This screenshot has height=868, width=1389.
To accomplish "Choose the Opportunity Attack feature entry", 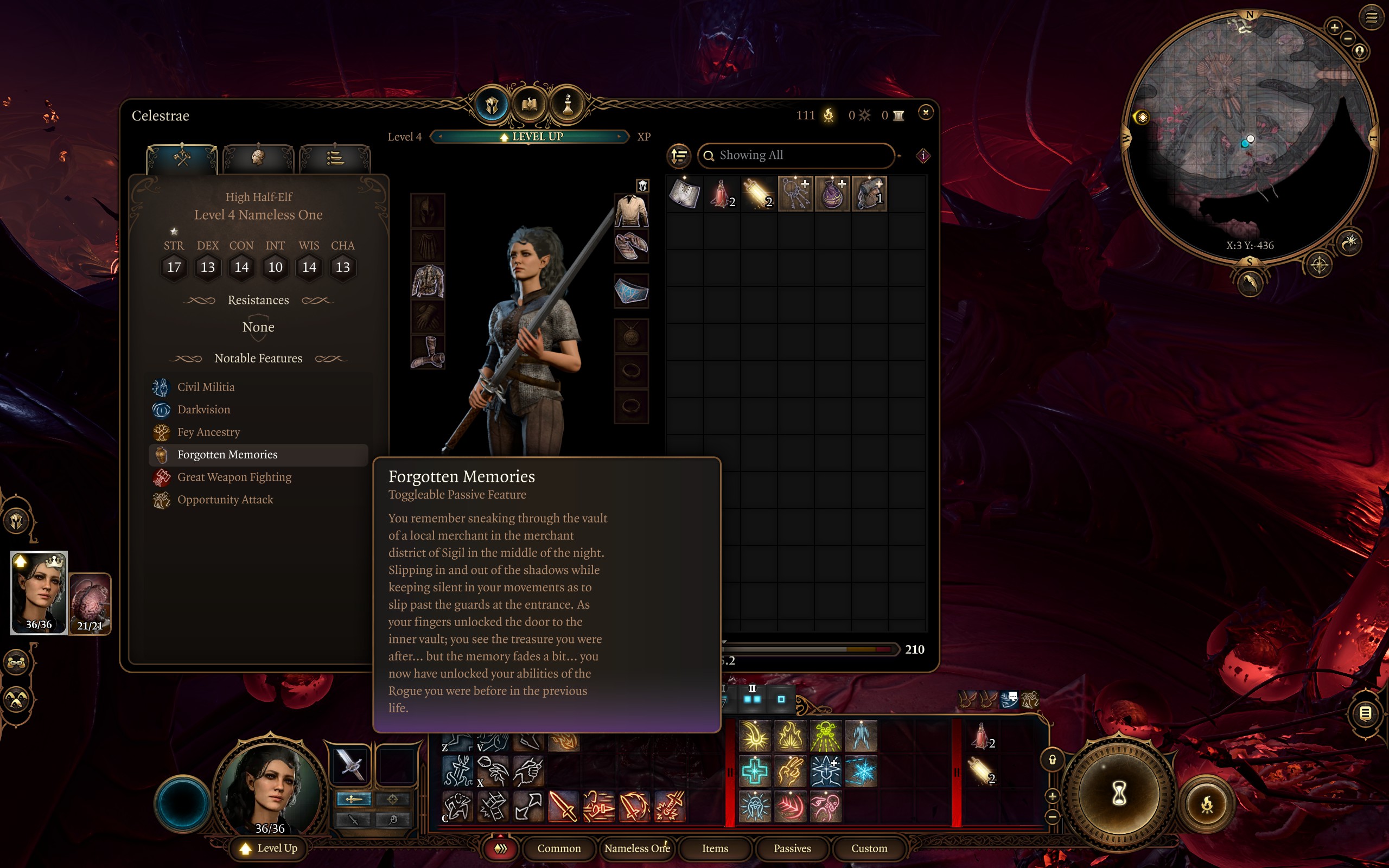I will point(225,500).
